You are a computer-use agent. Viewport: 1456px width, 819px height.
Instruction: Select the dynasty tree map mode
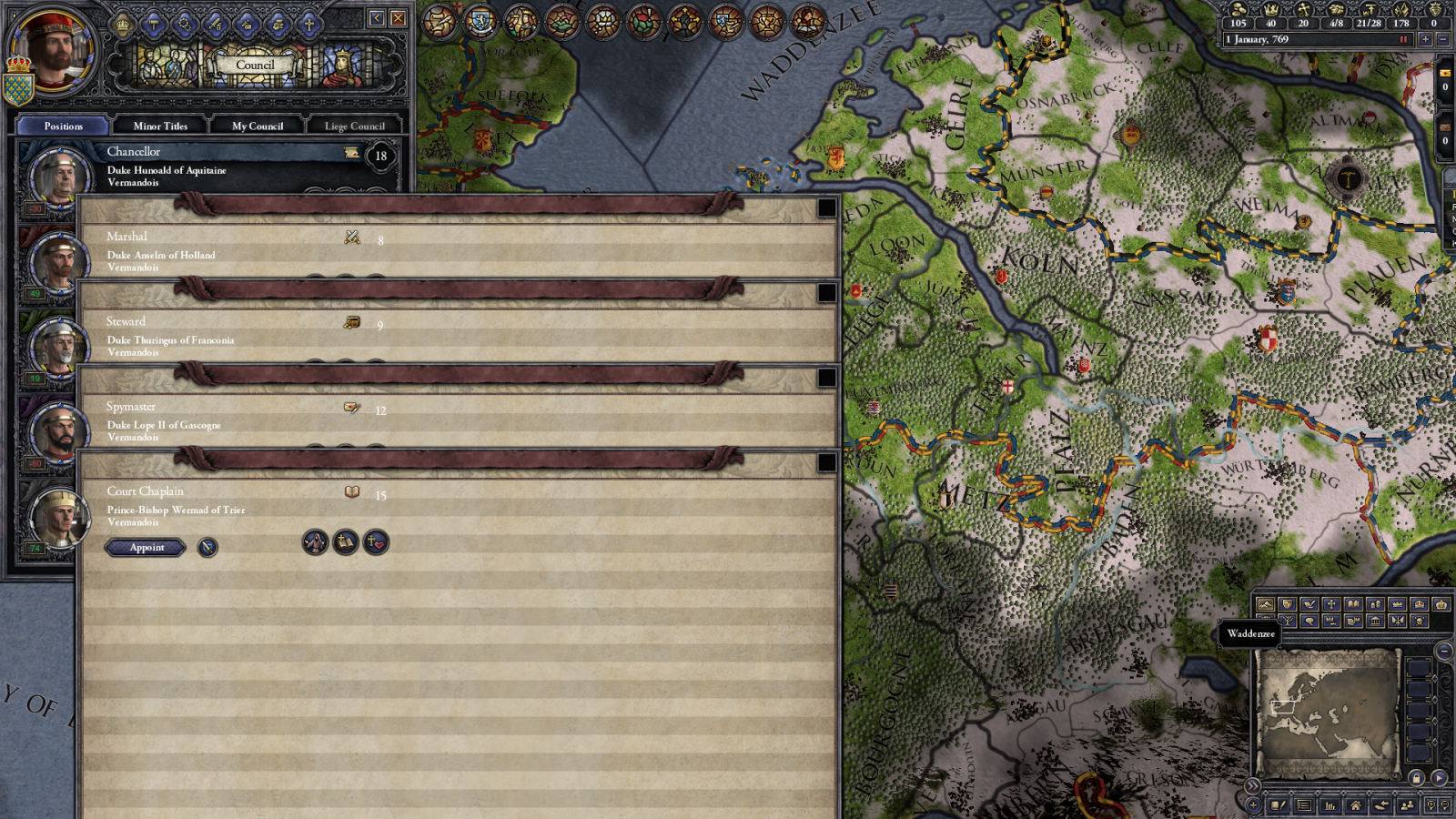click(1288, 621)
